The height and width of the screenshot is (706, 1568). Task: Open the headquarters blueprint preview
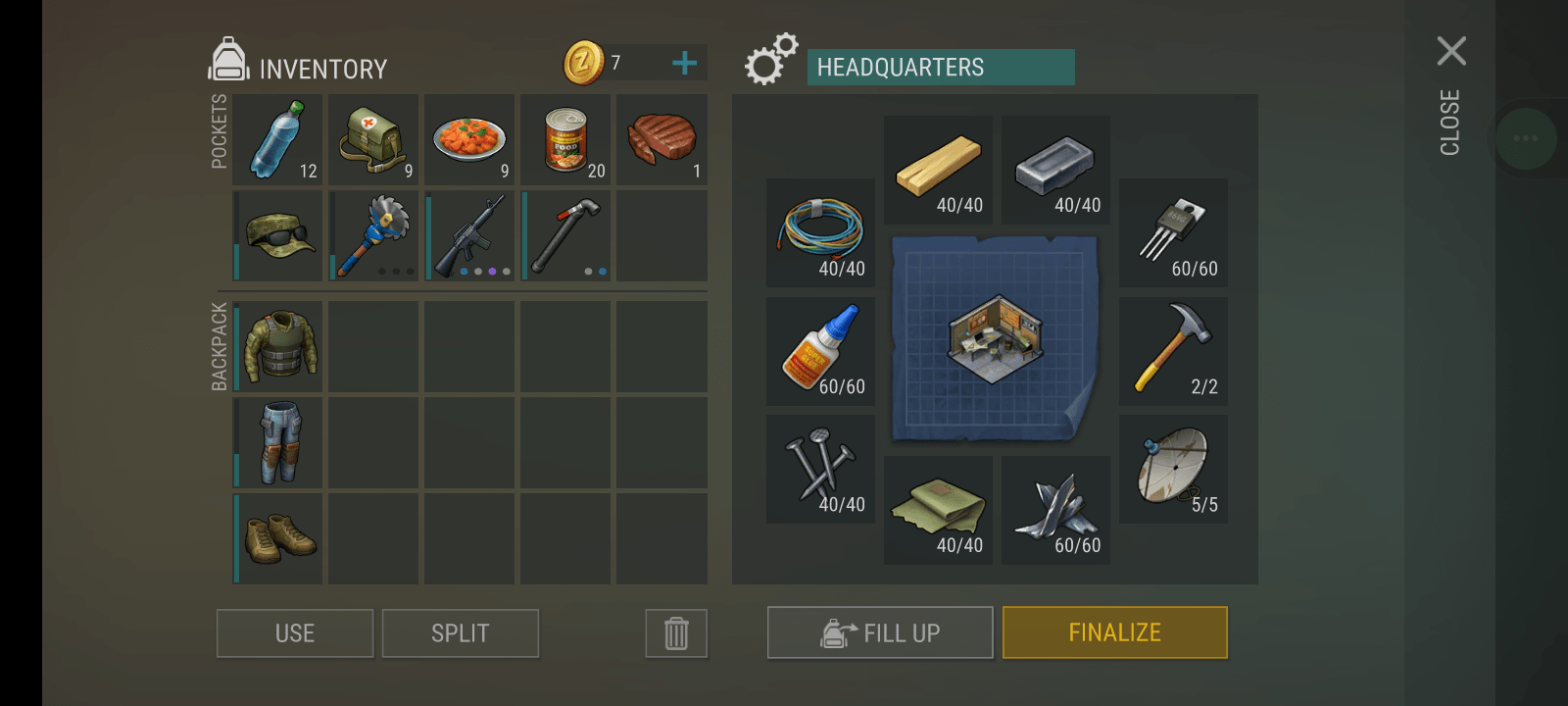[x=996, y=338]
